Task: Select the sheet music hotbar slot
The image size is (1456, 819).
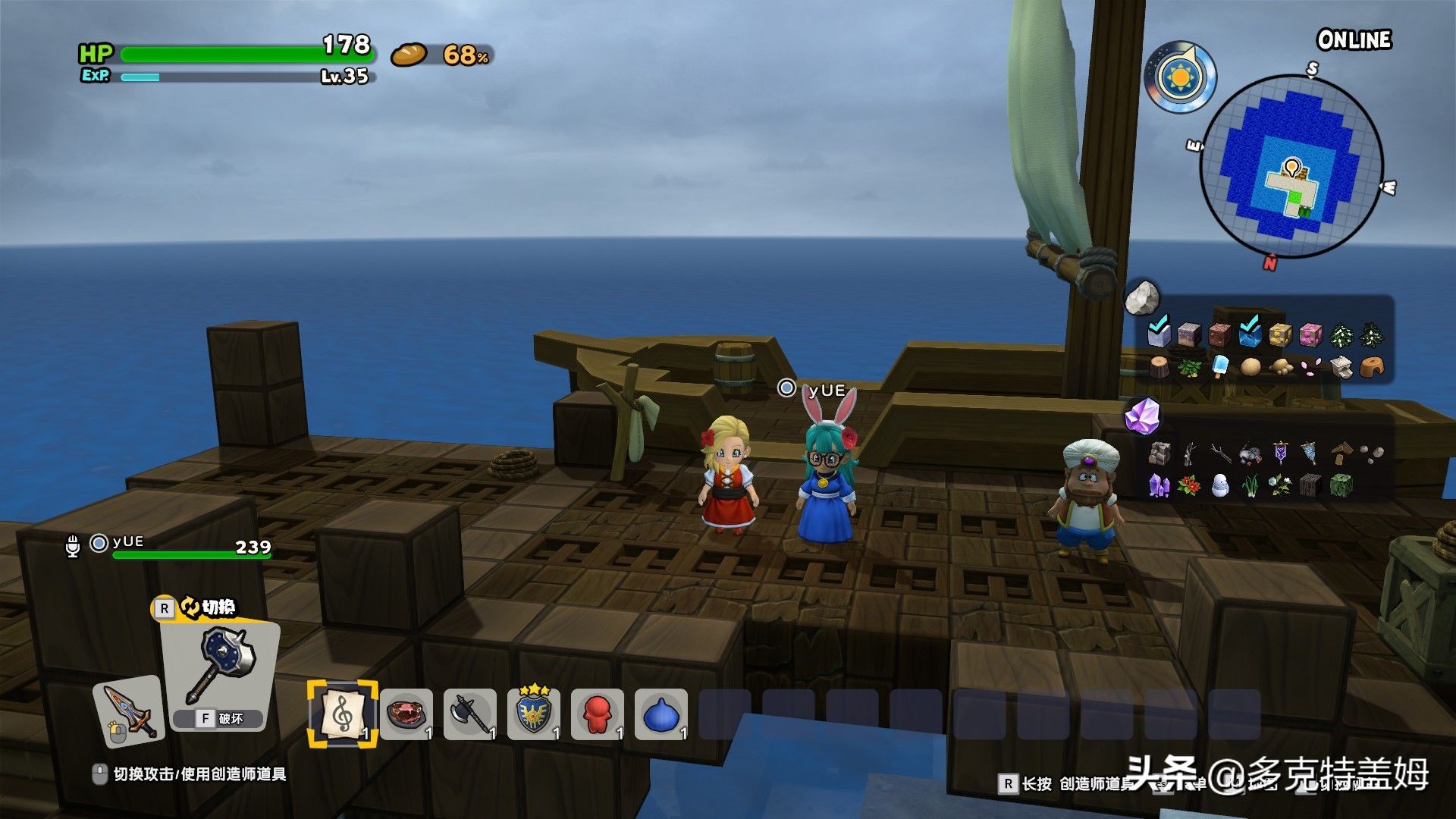Action: point(342,714)
